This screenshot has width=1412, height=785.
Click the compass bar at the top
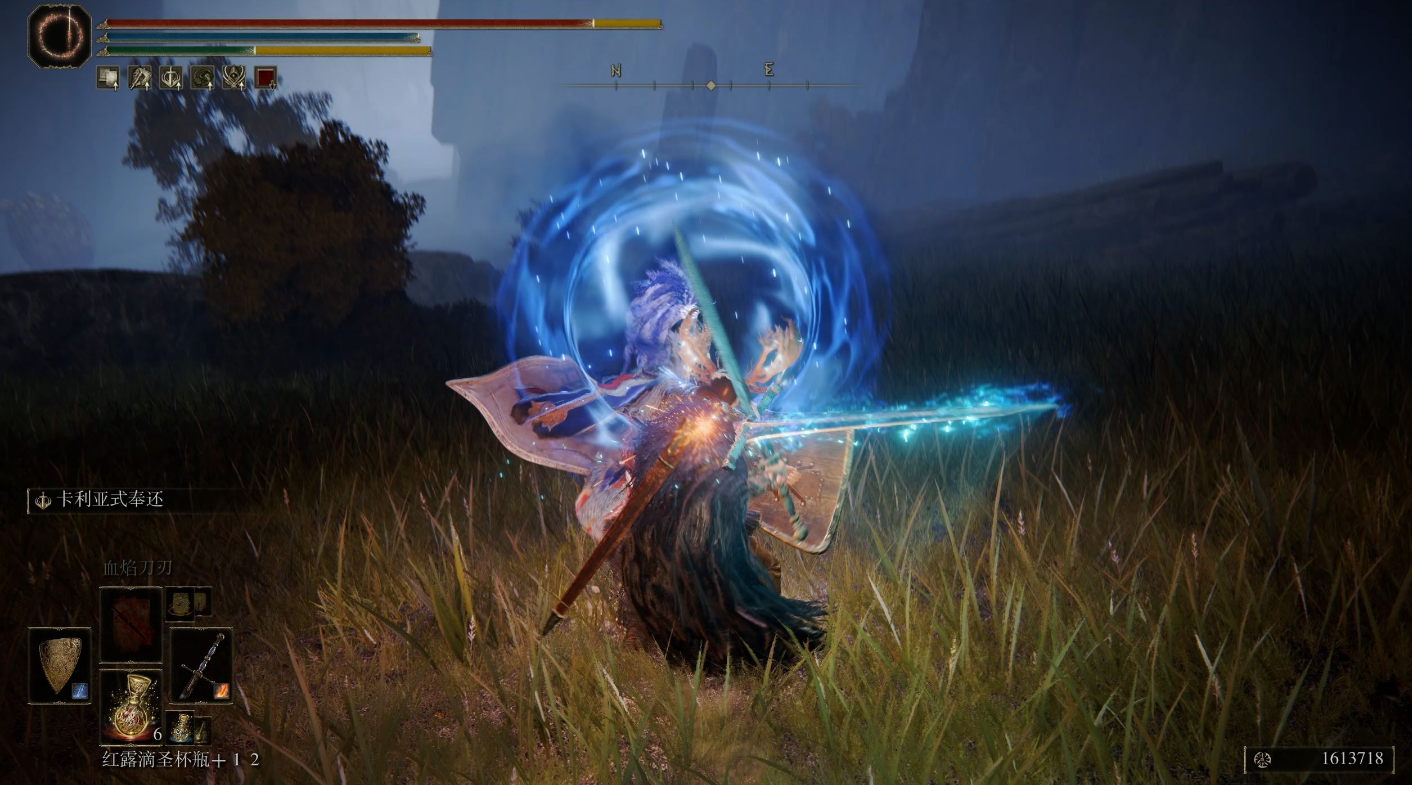tap(710, 84)
